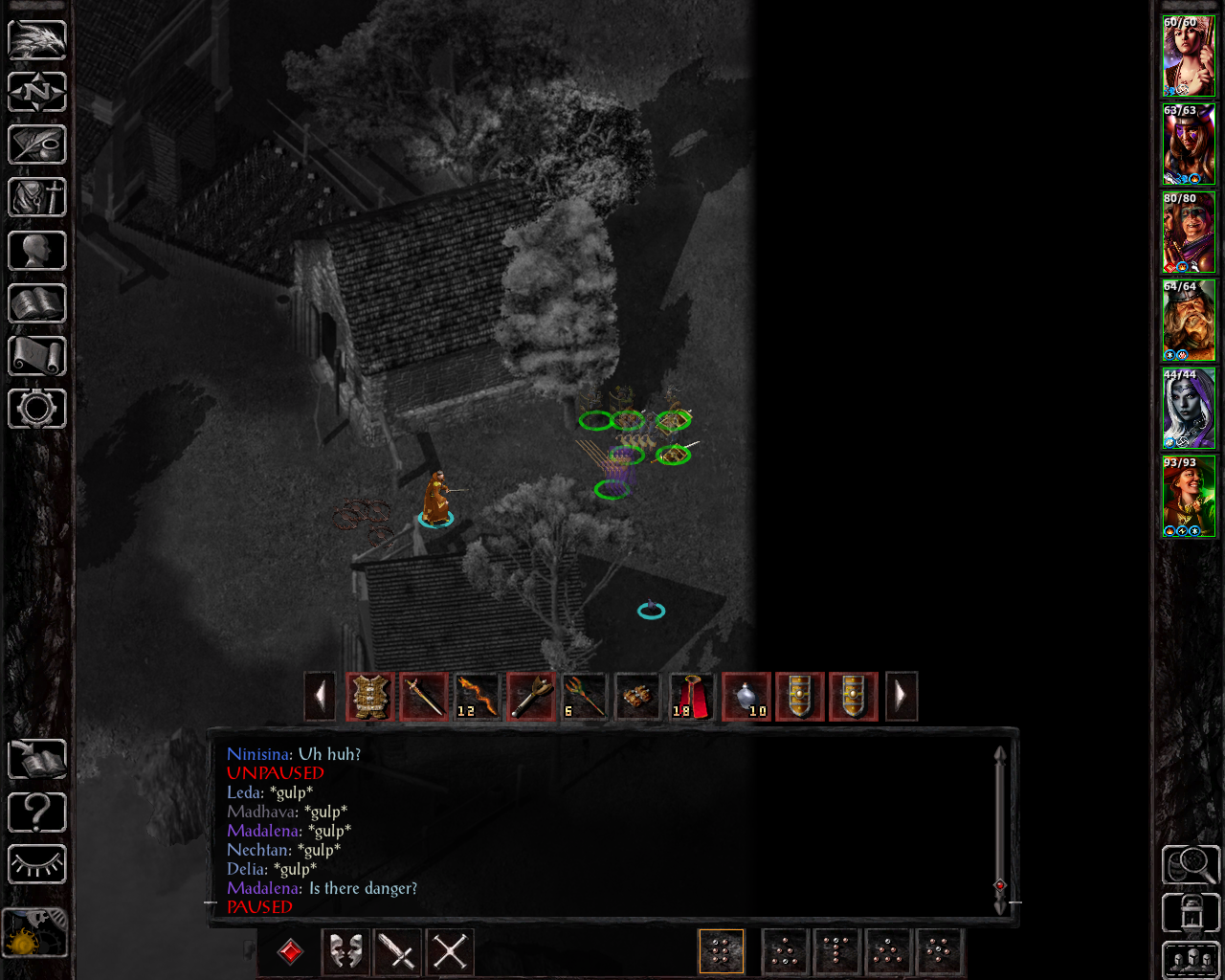
Task: Rest the party with the closed-eye button
Action: pyautogui.click(x=37, y=865)
